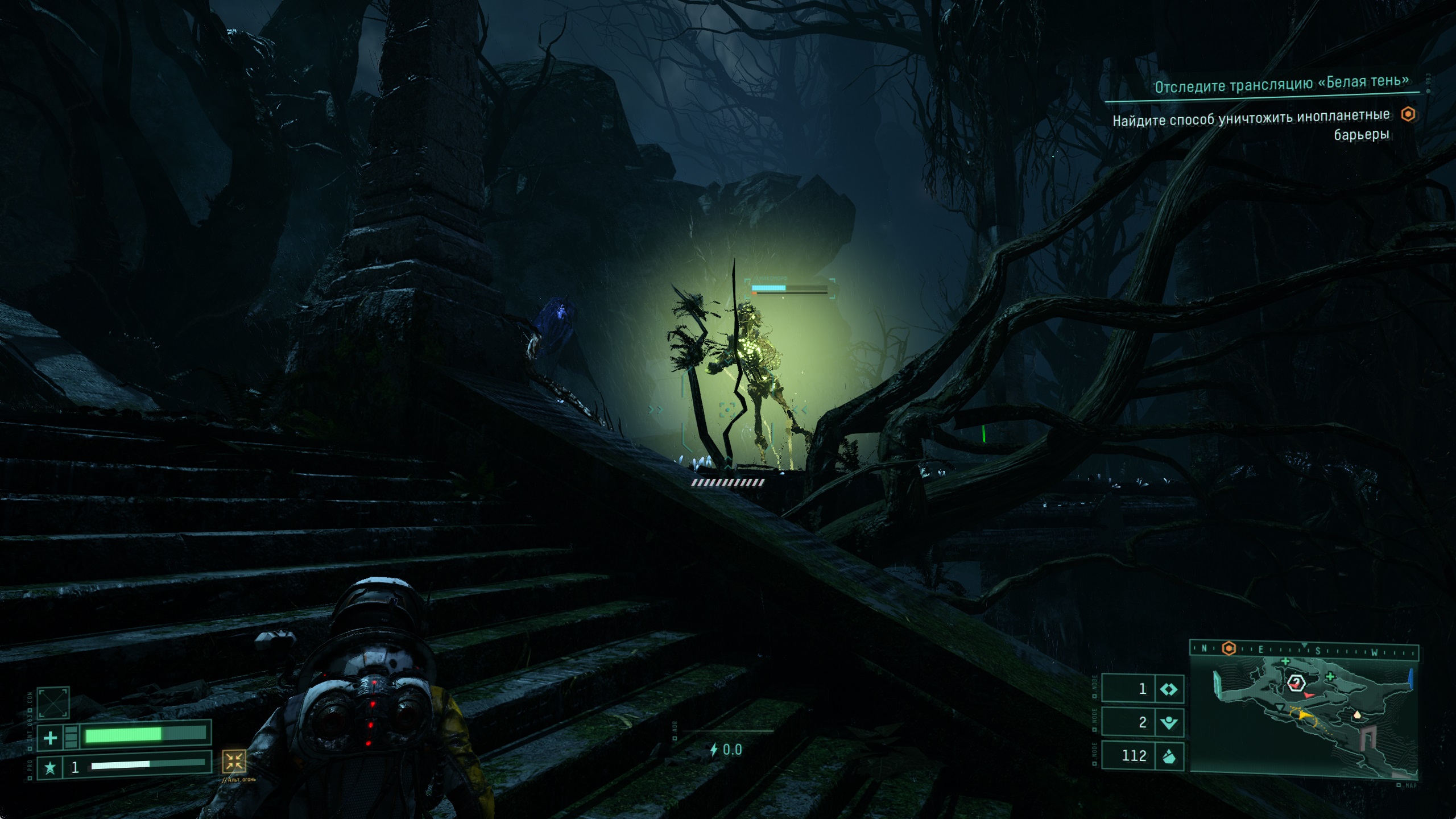Screen dimensions: 1456x819
Task: Select the obolites icon with count 112
Action: point(1169,756)
